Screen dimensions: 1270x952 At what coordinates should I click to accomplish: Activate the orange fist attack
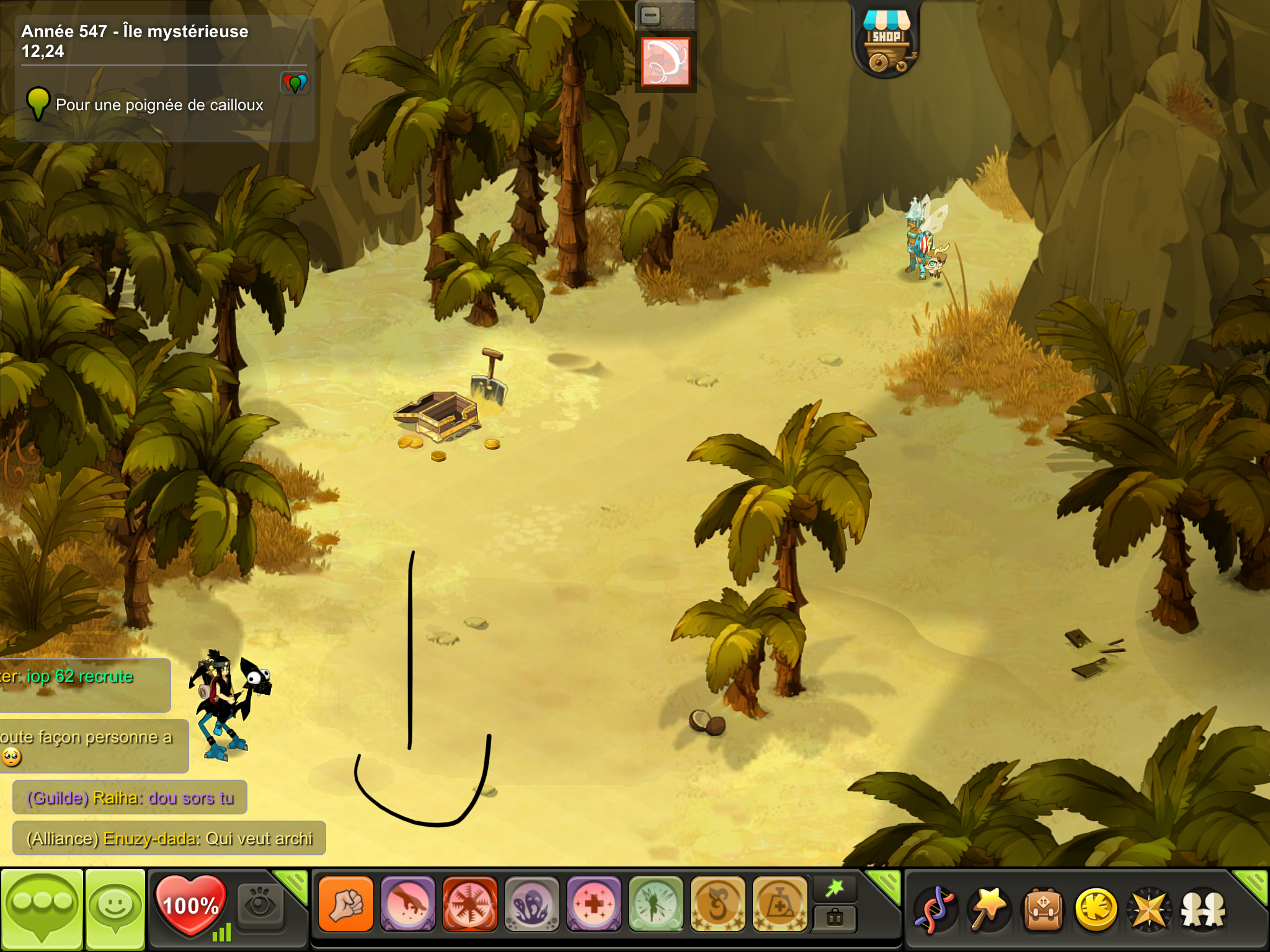coord(346,904)
